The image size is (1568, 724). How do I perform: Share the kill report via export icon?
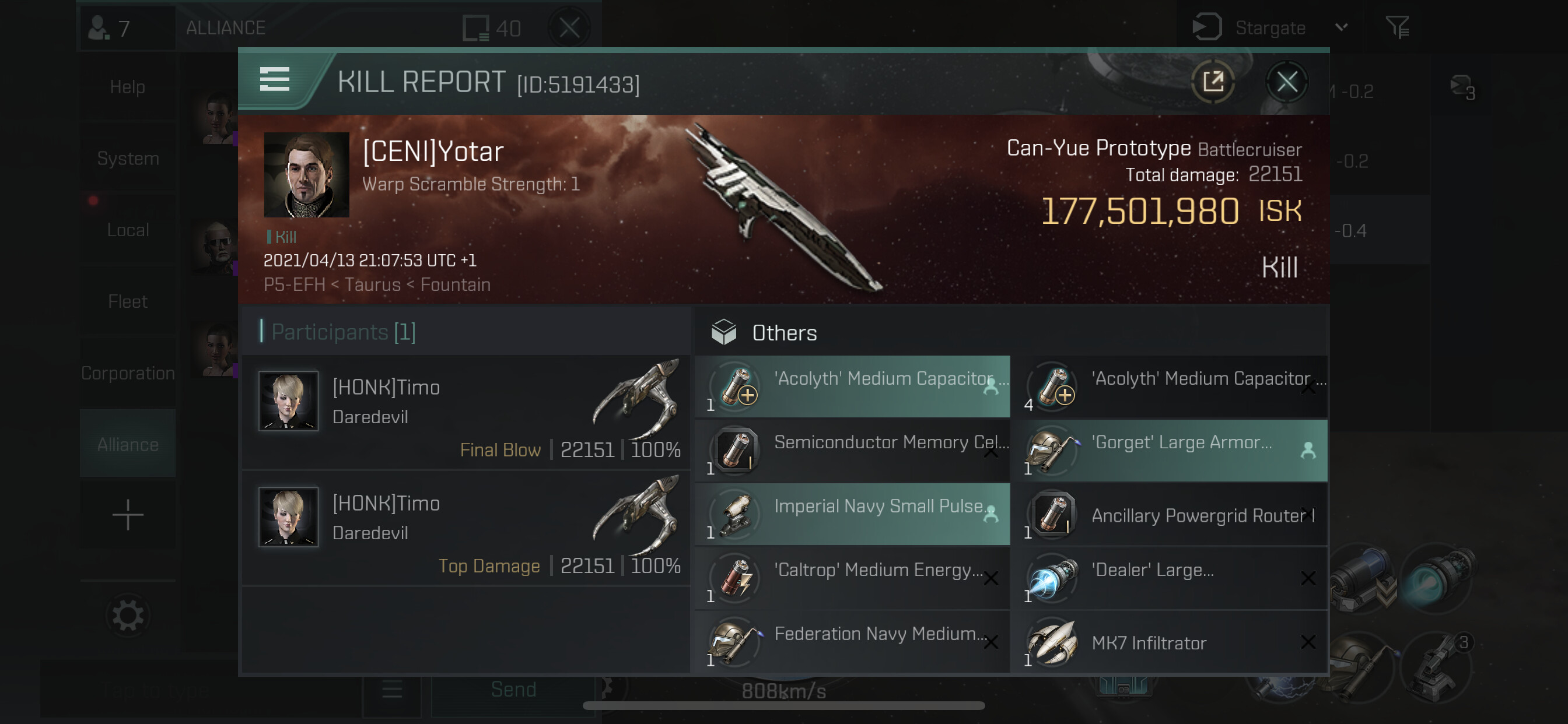tap(1213, 82)
